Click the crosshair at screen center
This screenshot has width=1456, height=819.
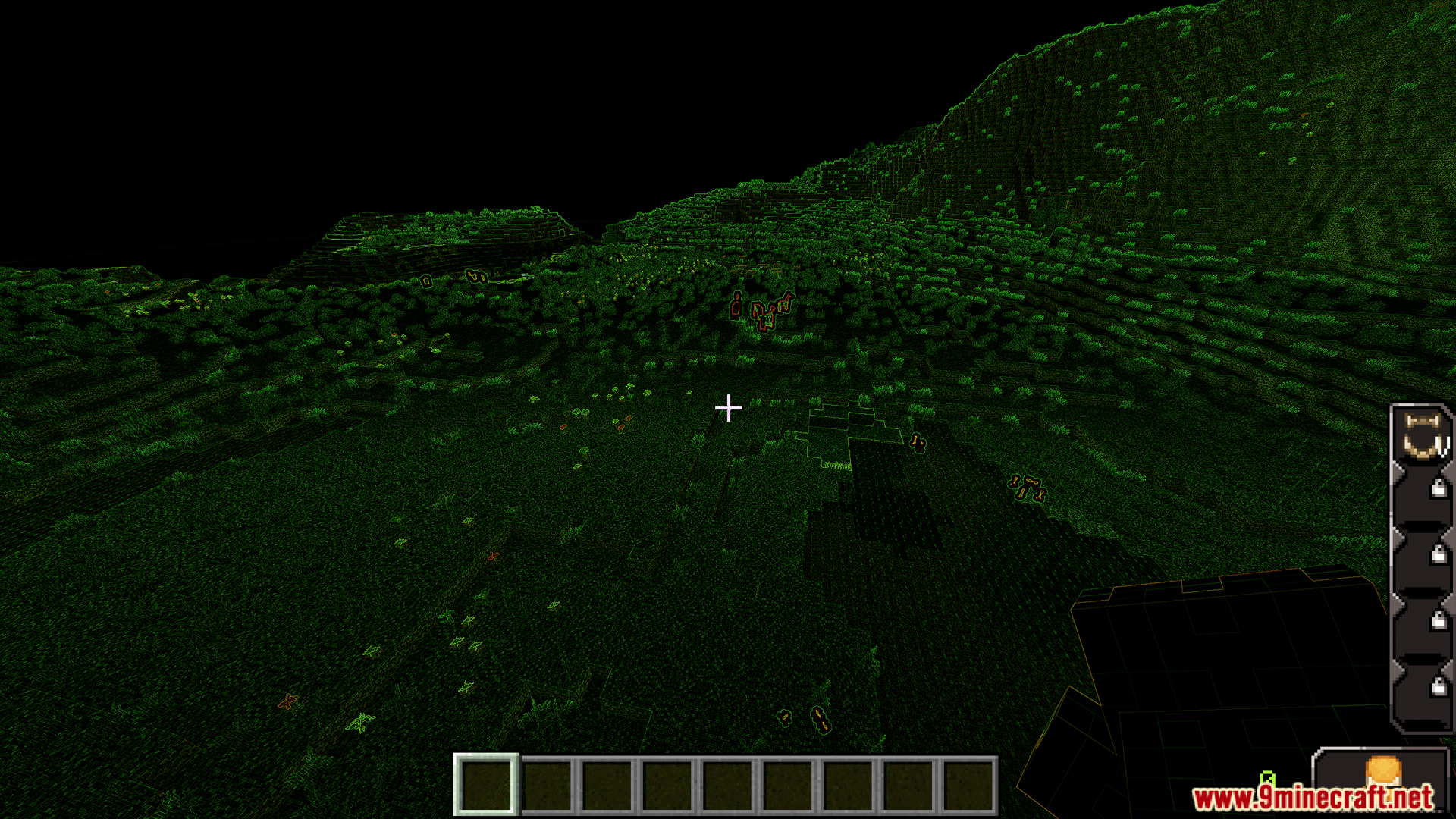(728, 408)
